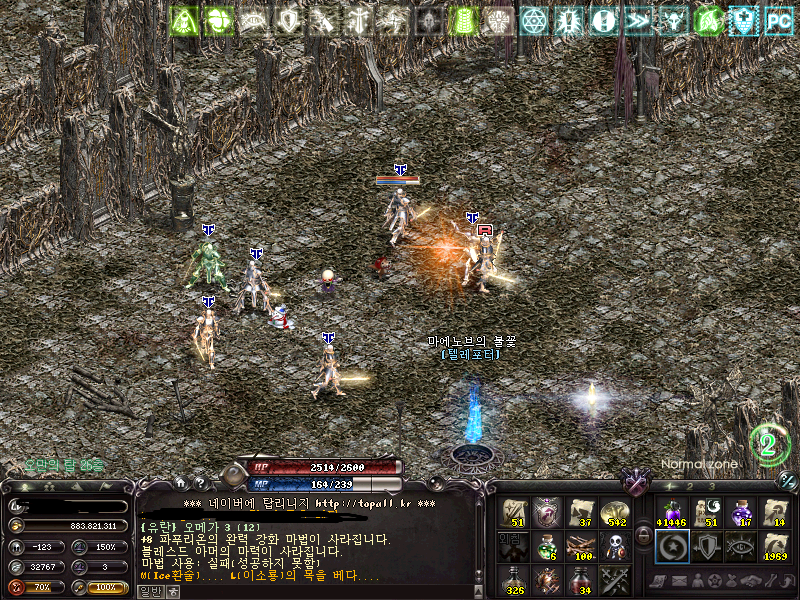Select the pink amulet item slot
800x600 pixels.
[546, 512]
